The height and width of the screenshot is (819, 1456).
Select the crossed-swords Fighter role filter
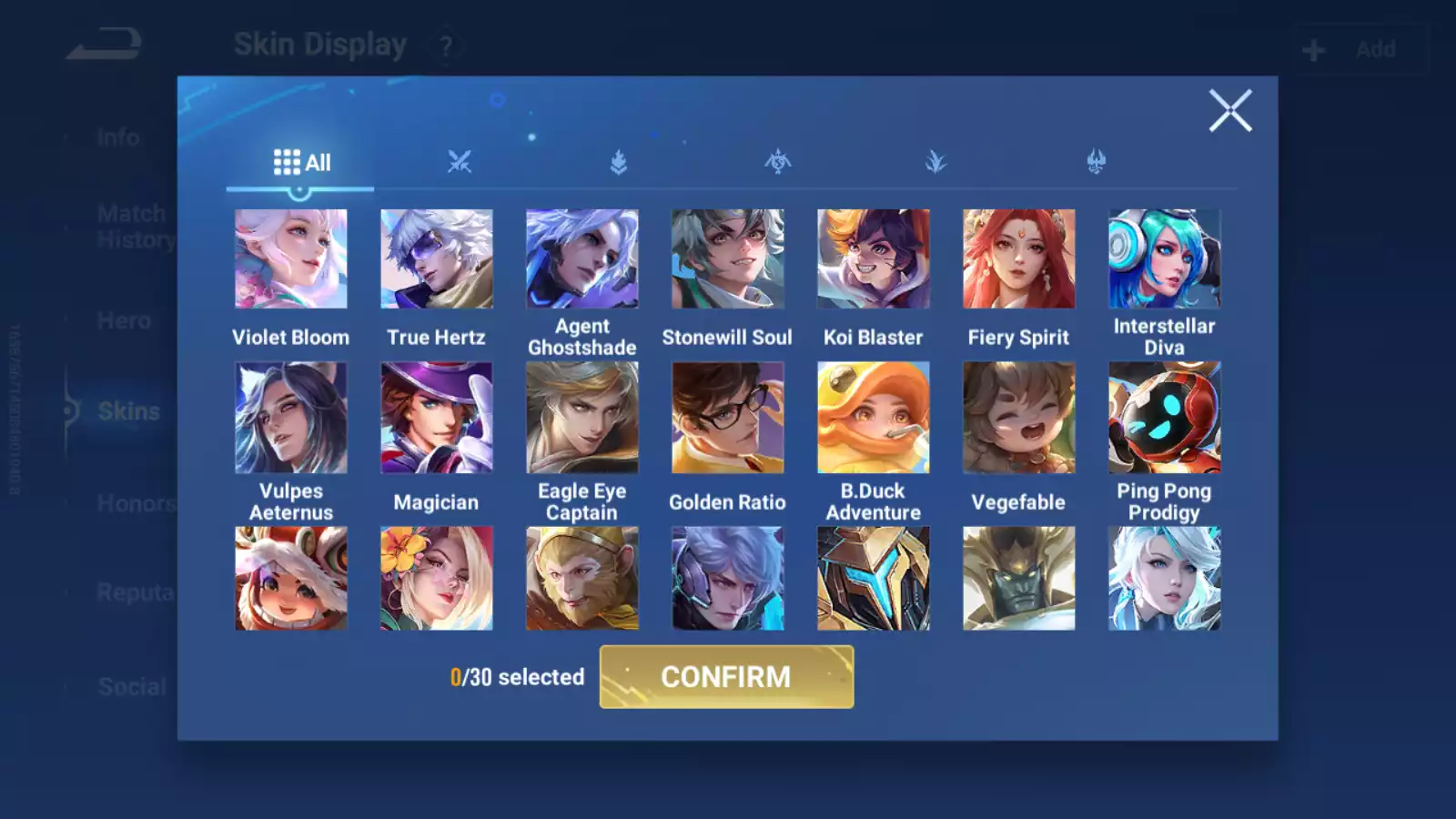tap(460, 162)
